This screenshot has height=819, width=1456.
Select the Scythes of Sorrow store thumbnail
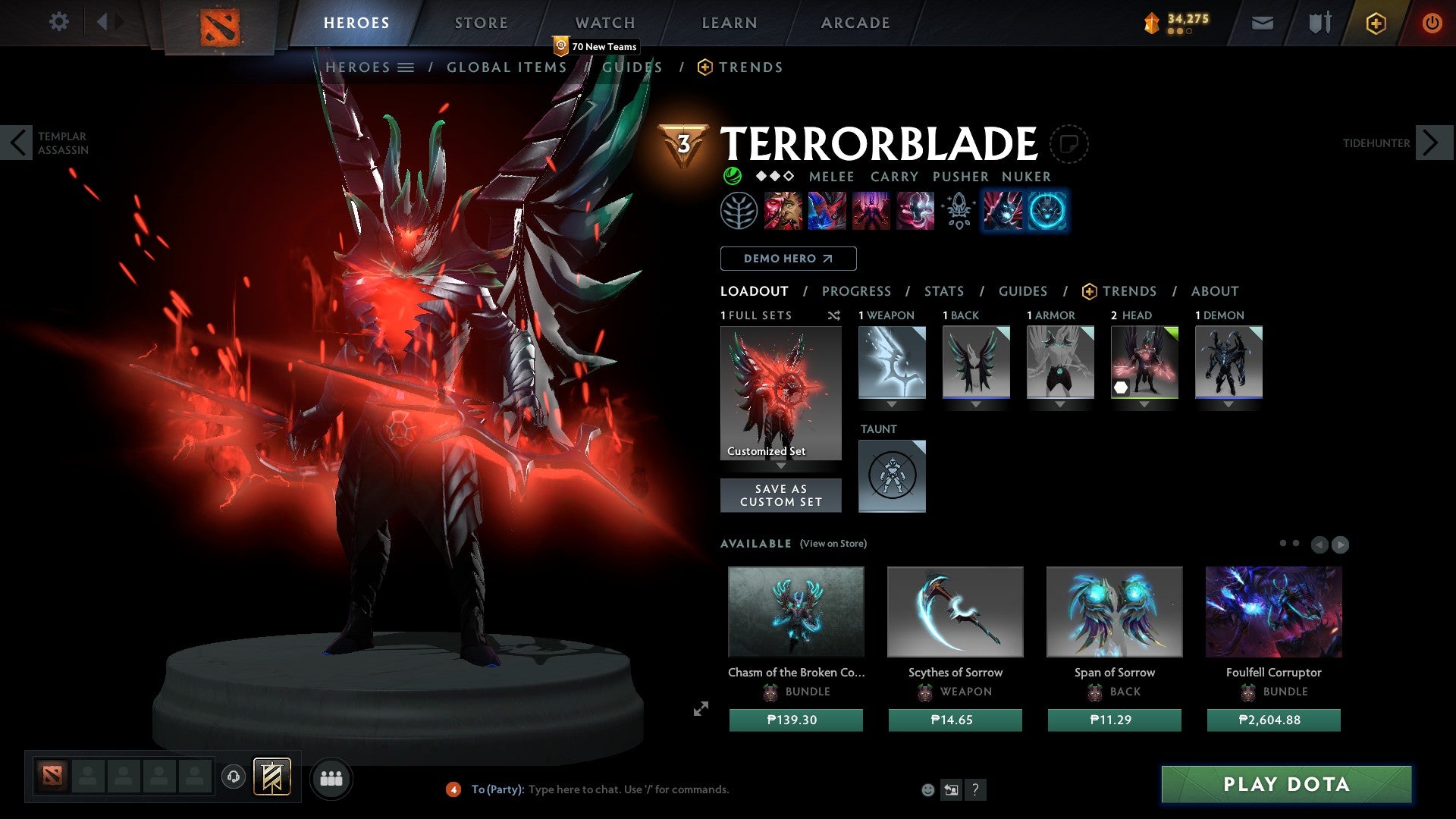(955, 611)
